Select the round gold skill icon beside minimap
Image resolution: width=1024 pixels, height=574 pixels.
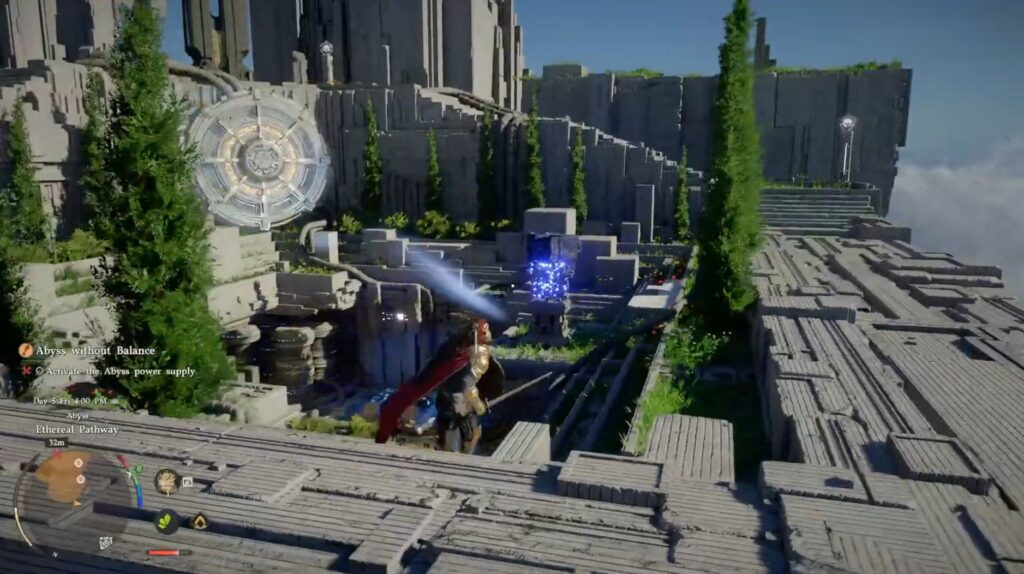click(166, 481)
